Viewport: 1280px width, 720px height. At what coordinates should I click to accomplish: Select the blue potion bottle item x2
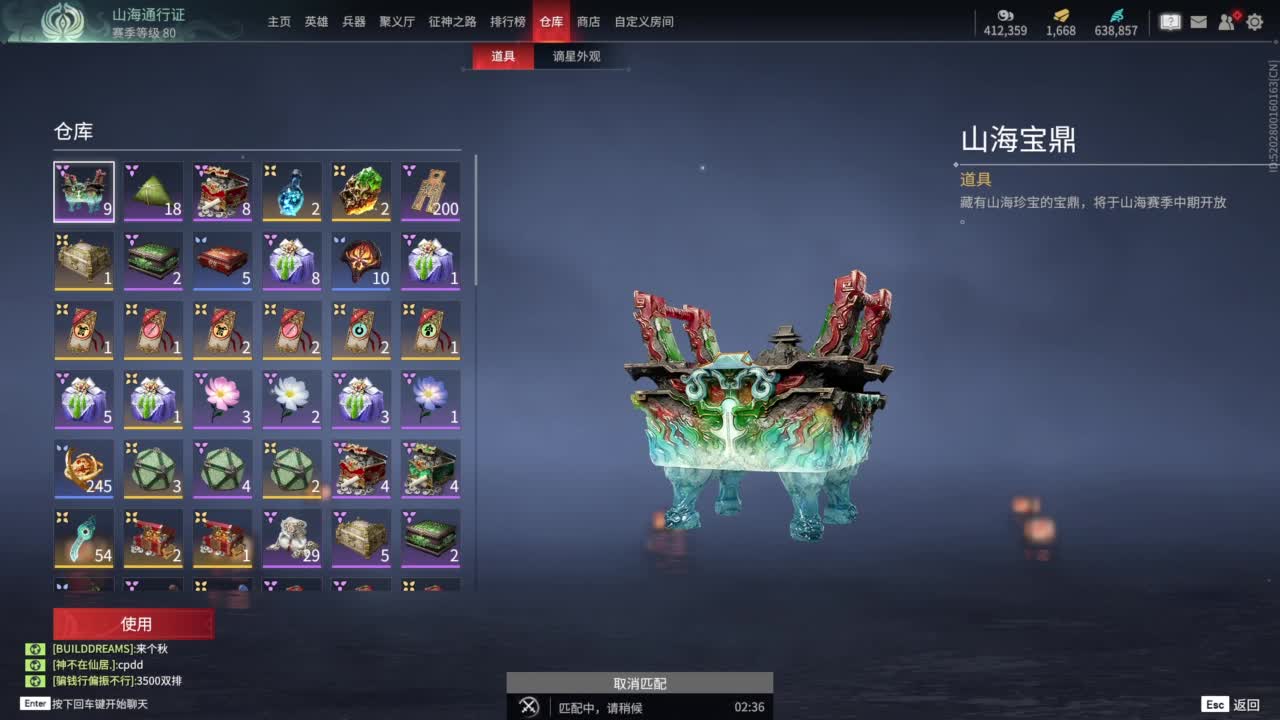tap(292, 190)
